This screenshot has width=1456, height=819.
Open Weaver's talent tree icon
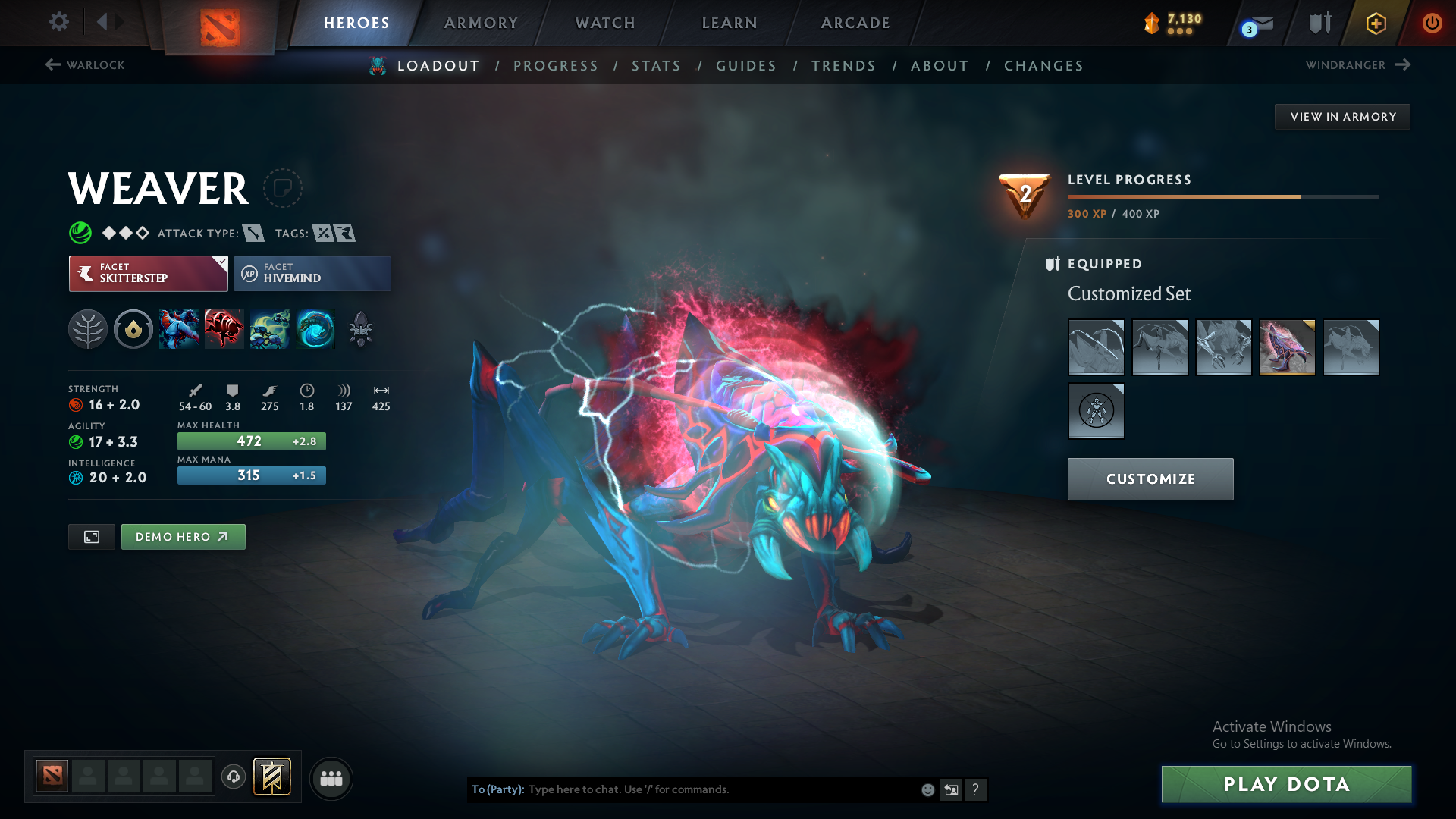[88, 329]
